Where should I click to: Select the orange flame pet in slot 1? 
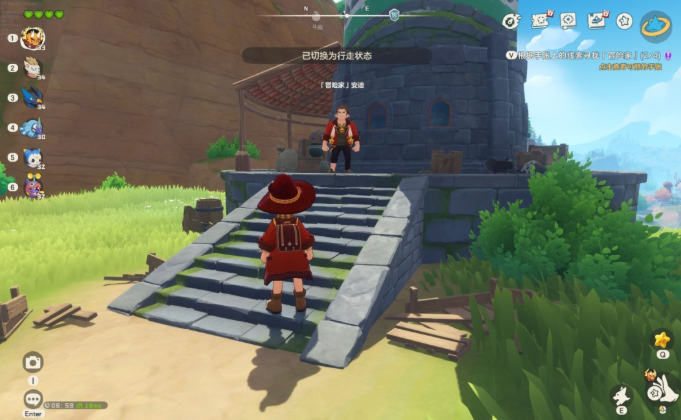pos(33,39)
